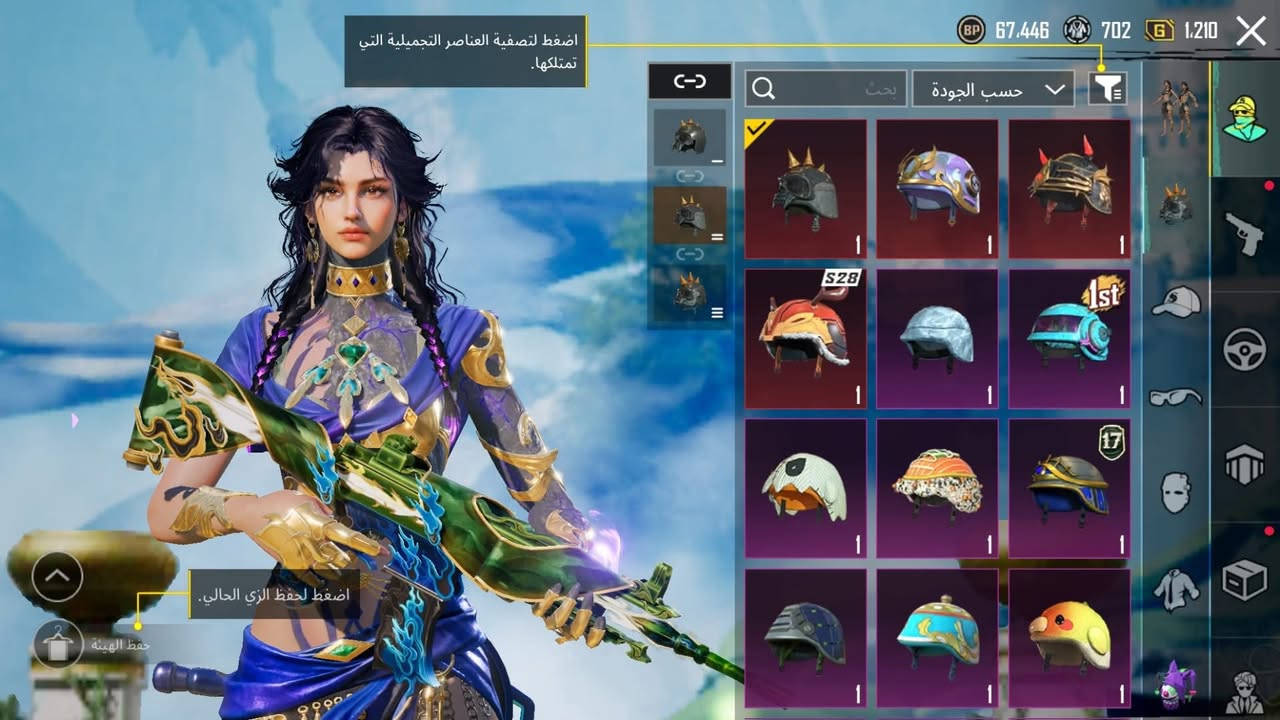Image resolution: width=1280 pixels, height=720 pixels.
Task: Select the icy blue-grey helmet
Action: pos(937,338)
